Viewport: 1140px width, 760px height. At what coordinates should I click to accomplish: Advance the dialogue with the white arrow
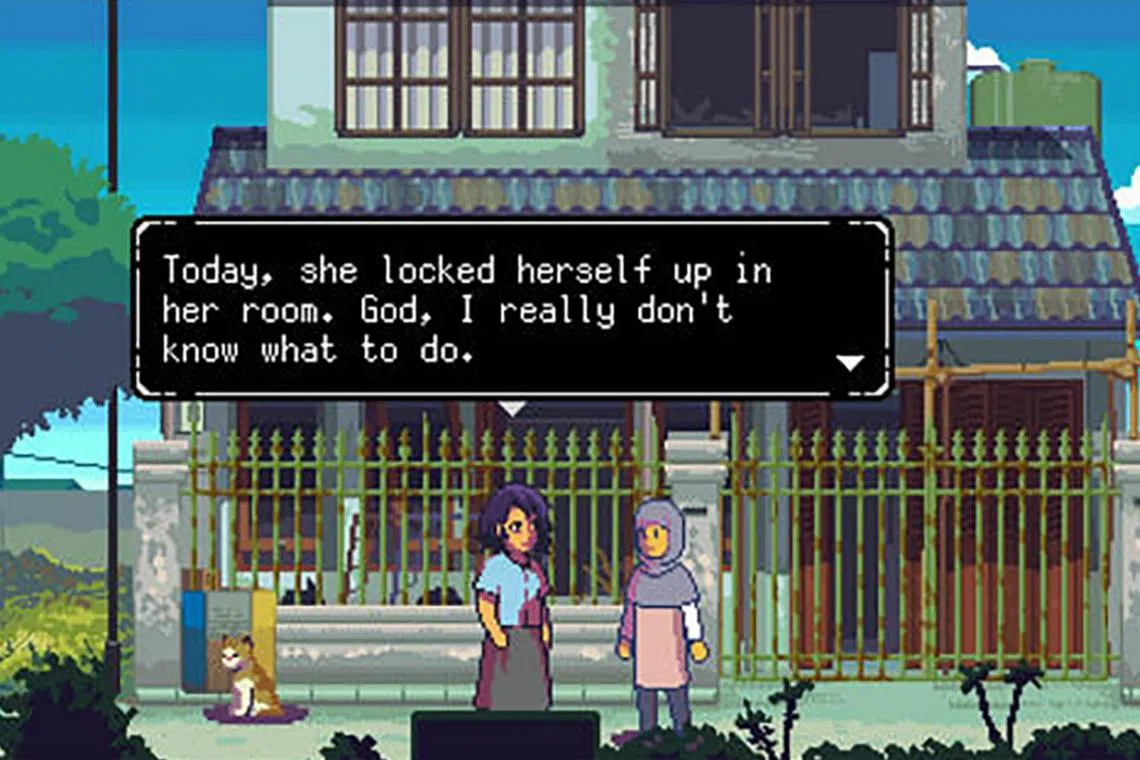click(849, 362)
